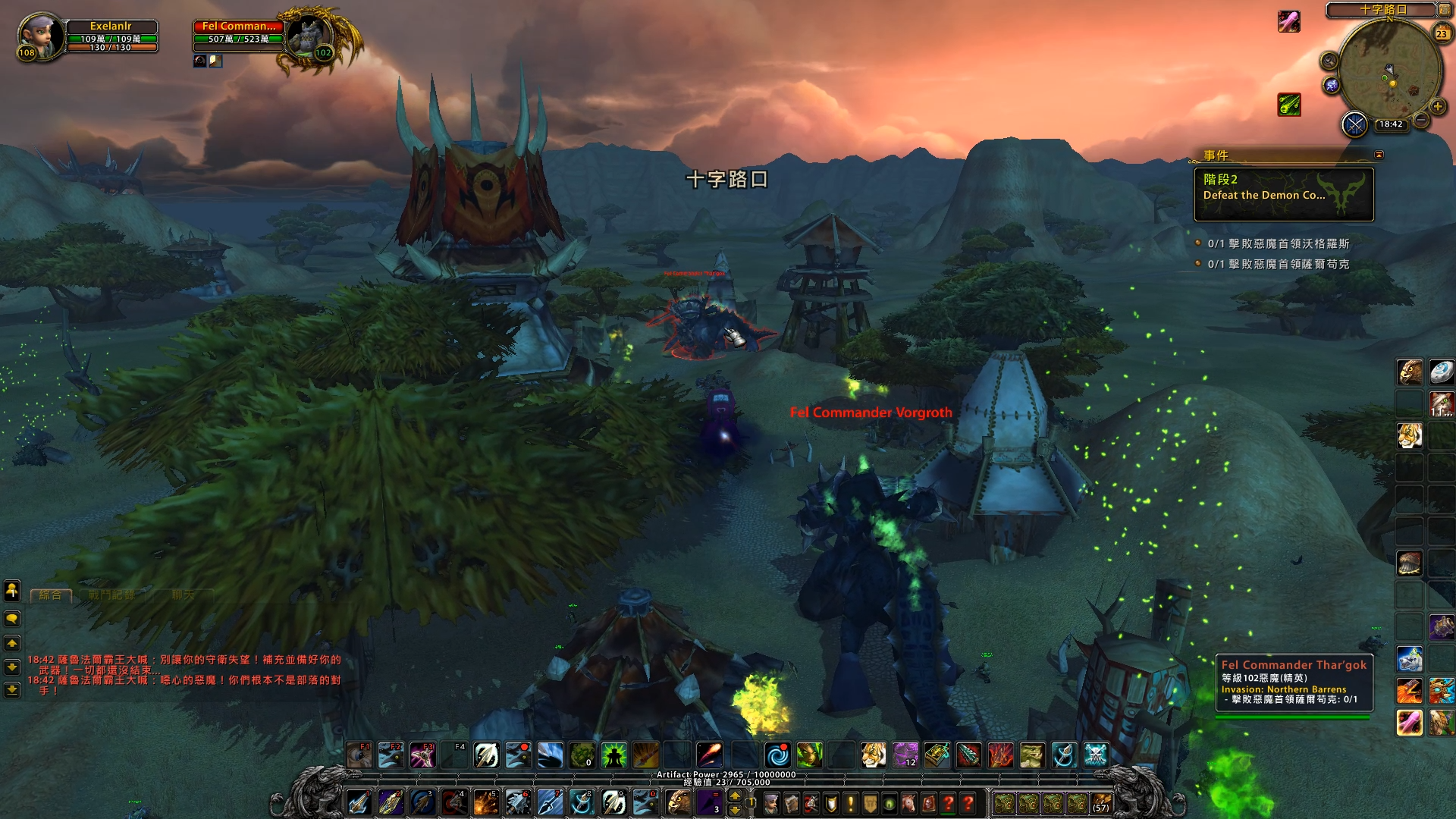Zoom in the minimap with the plus button
Viewport: 1456px width, 819px height.
click(x=1437, y=107)
